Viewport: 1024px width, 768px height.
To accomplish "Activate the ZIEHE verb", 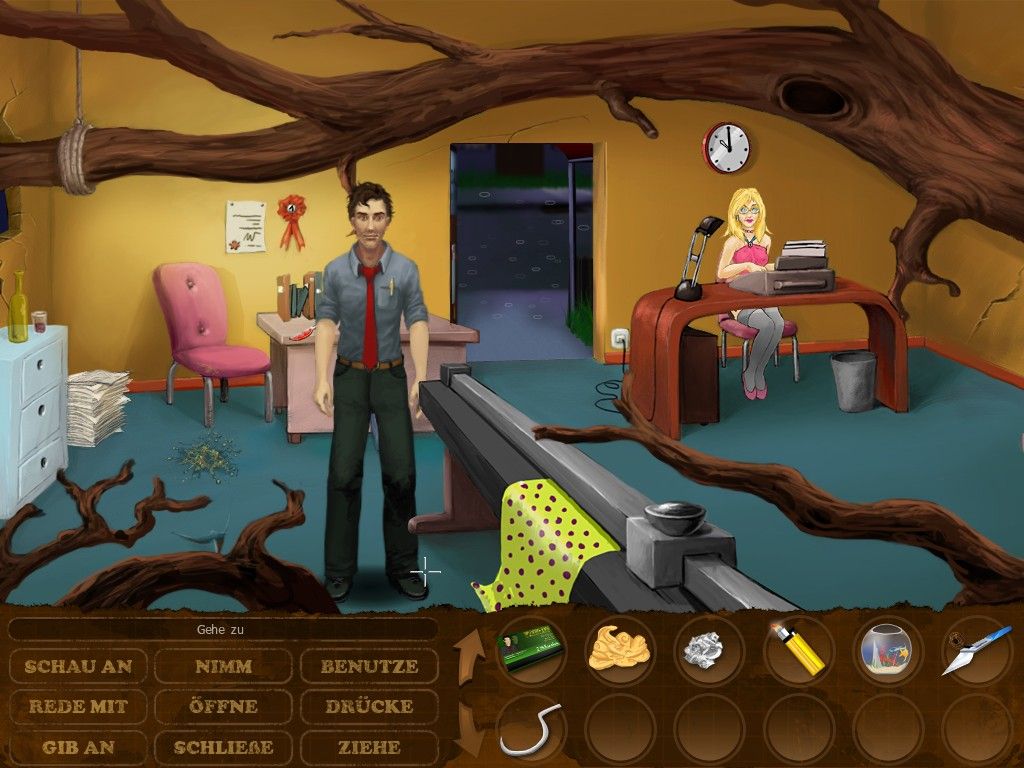I will pyautogui.click(x=369, y=747).
